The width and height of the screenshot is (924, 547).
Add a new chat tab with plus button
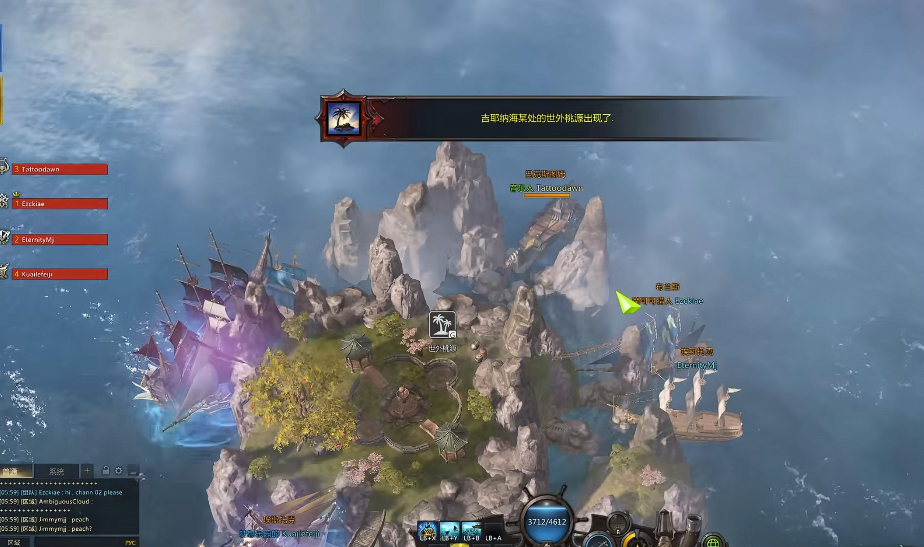pos(88,470)
